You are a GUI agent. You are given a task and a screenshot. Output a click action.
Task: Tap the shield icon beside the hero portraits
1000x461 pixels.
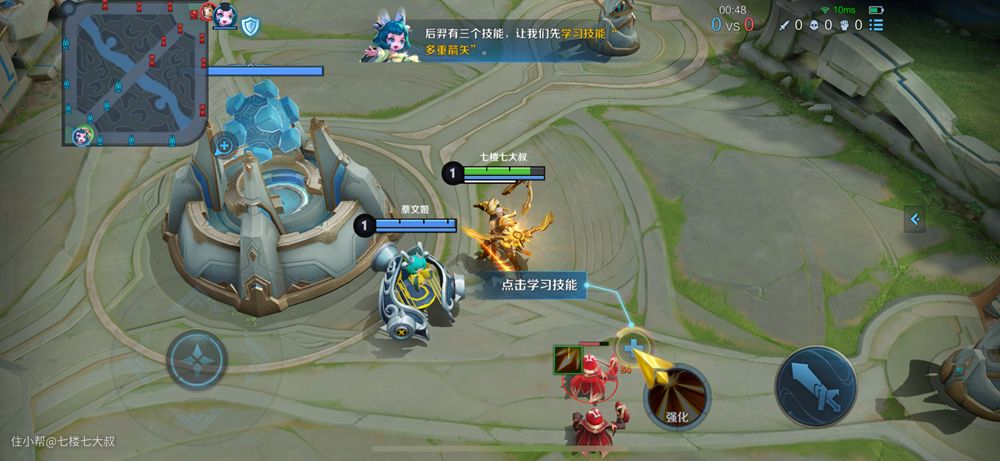249,26
